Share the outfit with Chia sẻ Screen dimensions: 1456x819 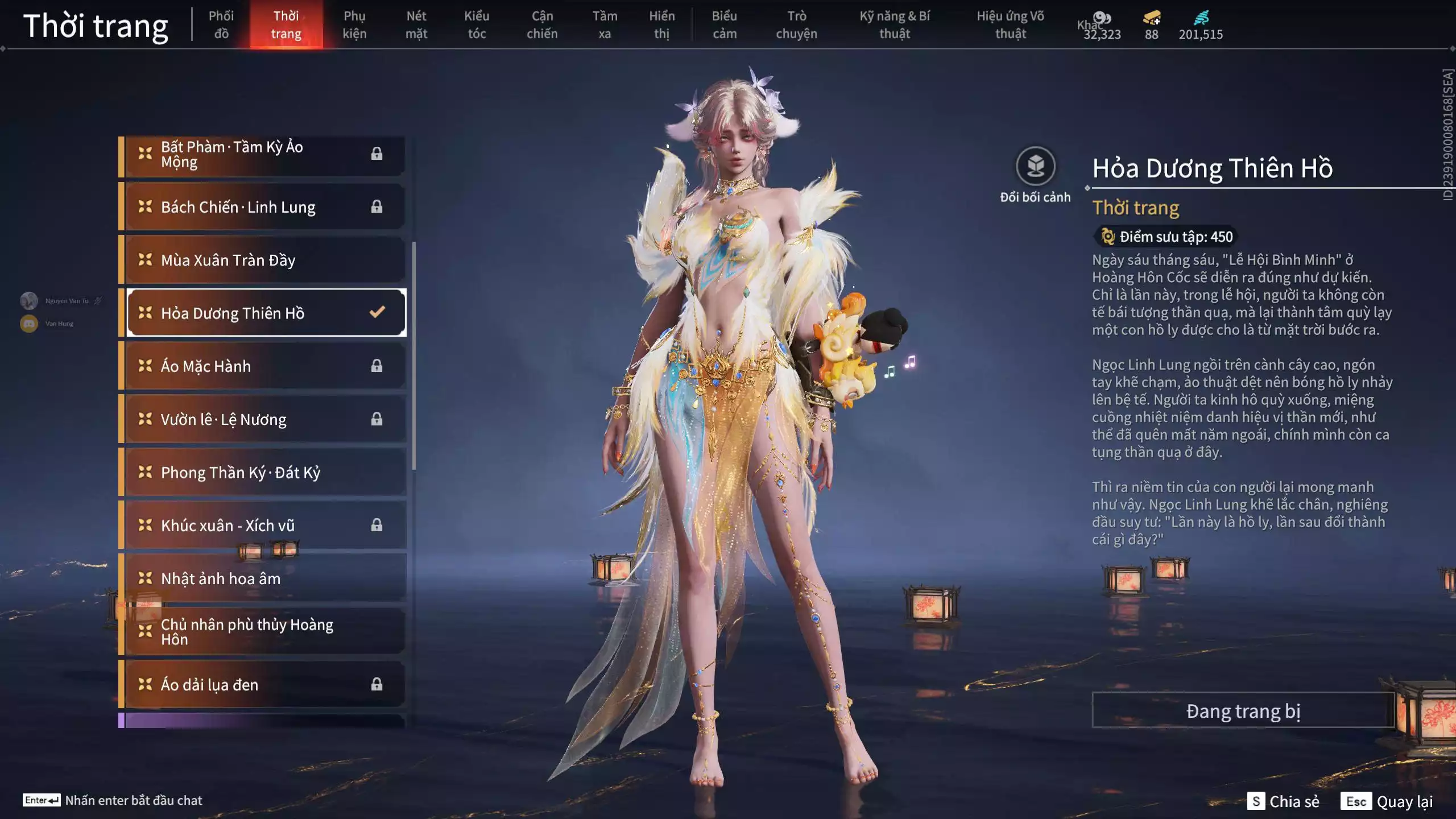[1283, 801]
